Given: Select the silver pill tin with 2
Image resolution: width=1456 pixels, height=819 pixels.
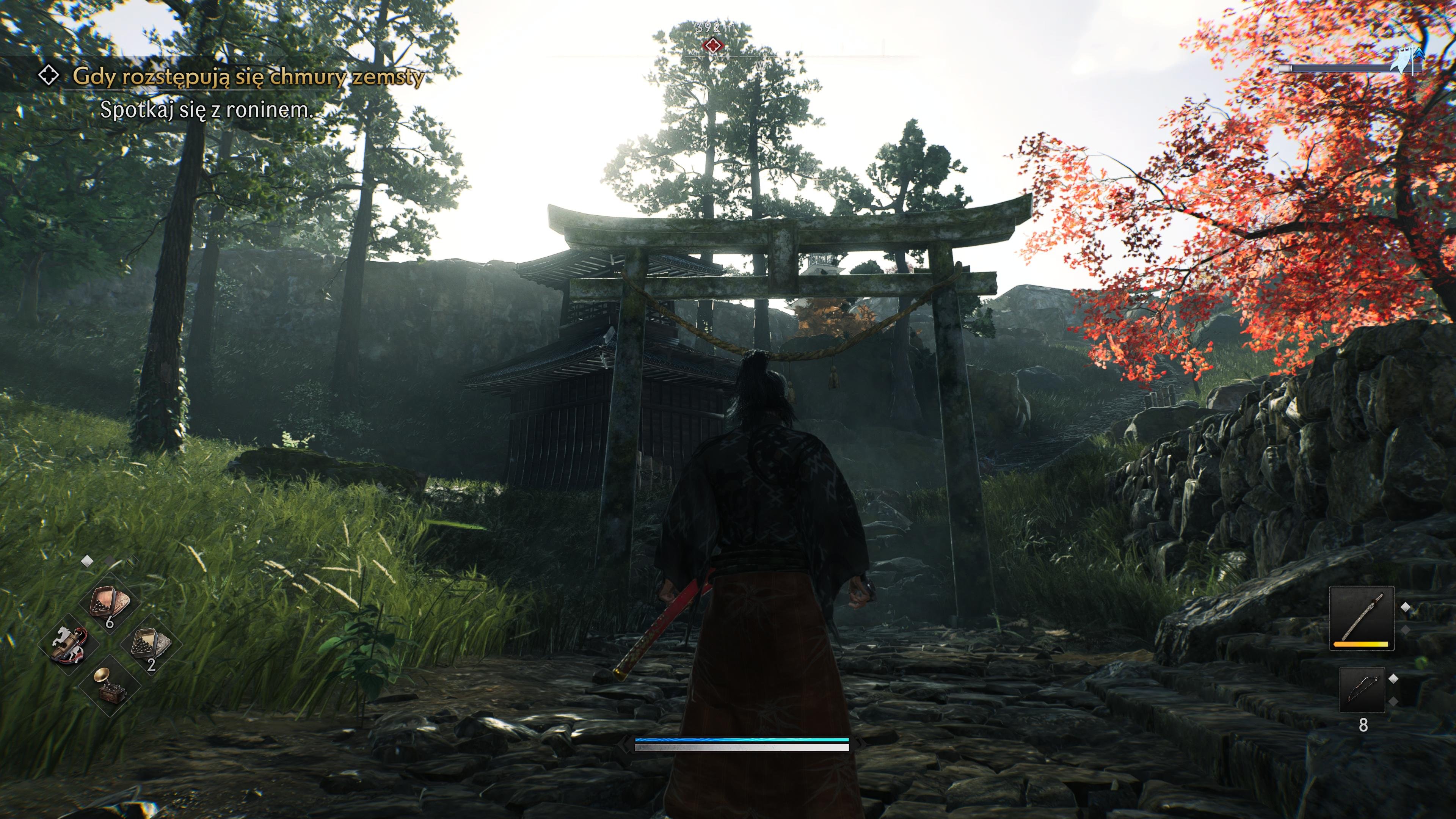Looking at the screenshot, I should click(x=151, y=644).
